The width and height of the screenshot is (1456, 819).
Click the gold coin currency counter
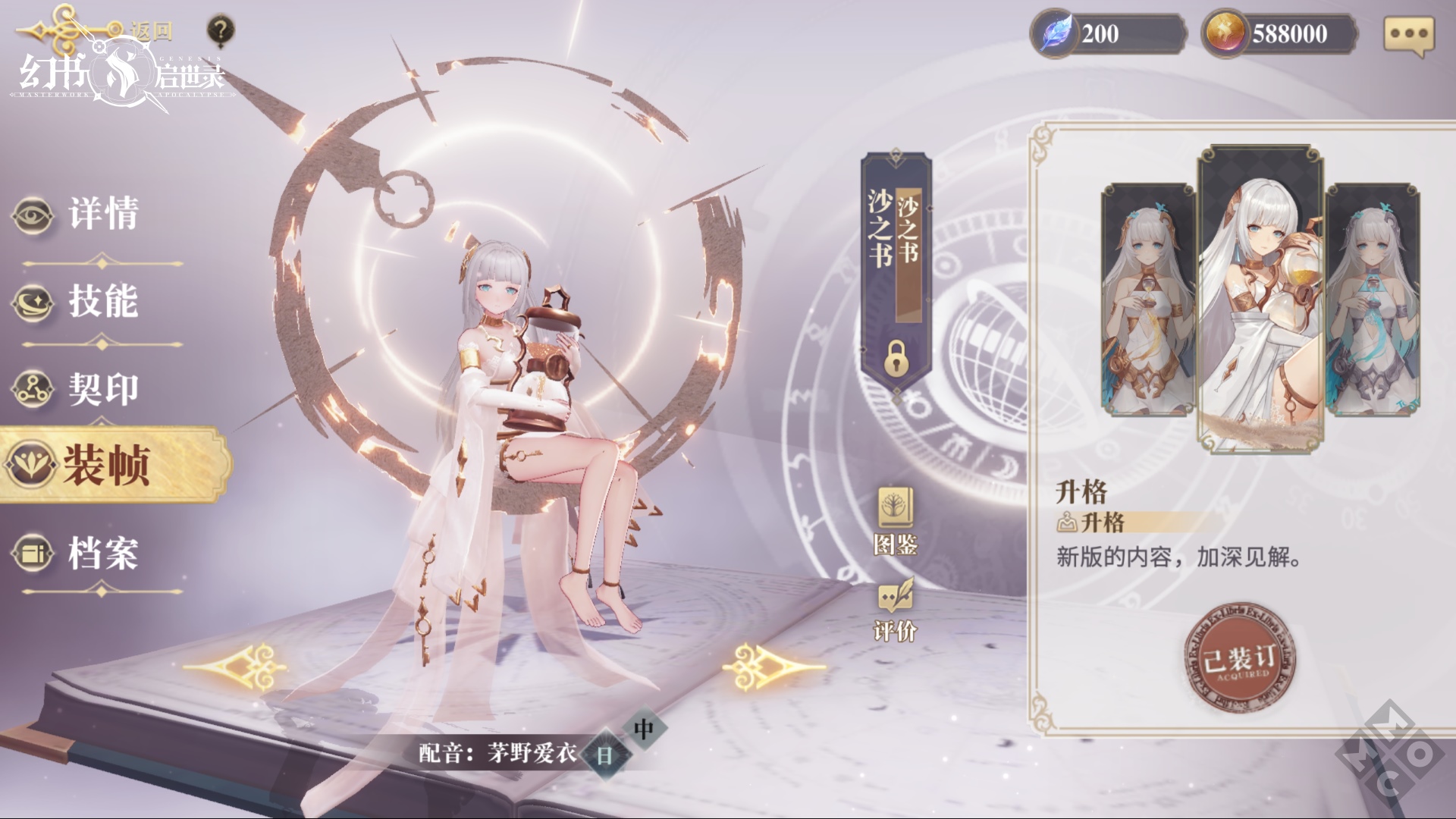click(x=1280, y=34)
